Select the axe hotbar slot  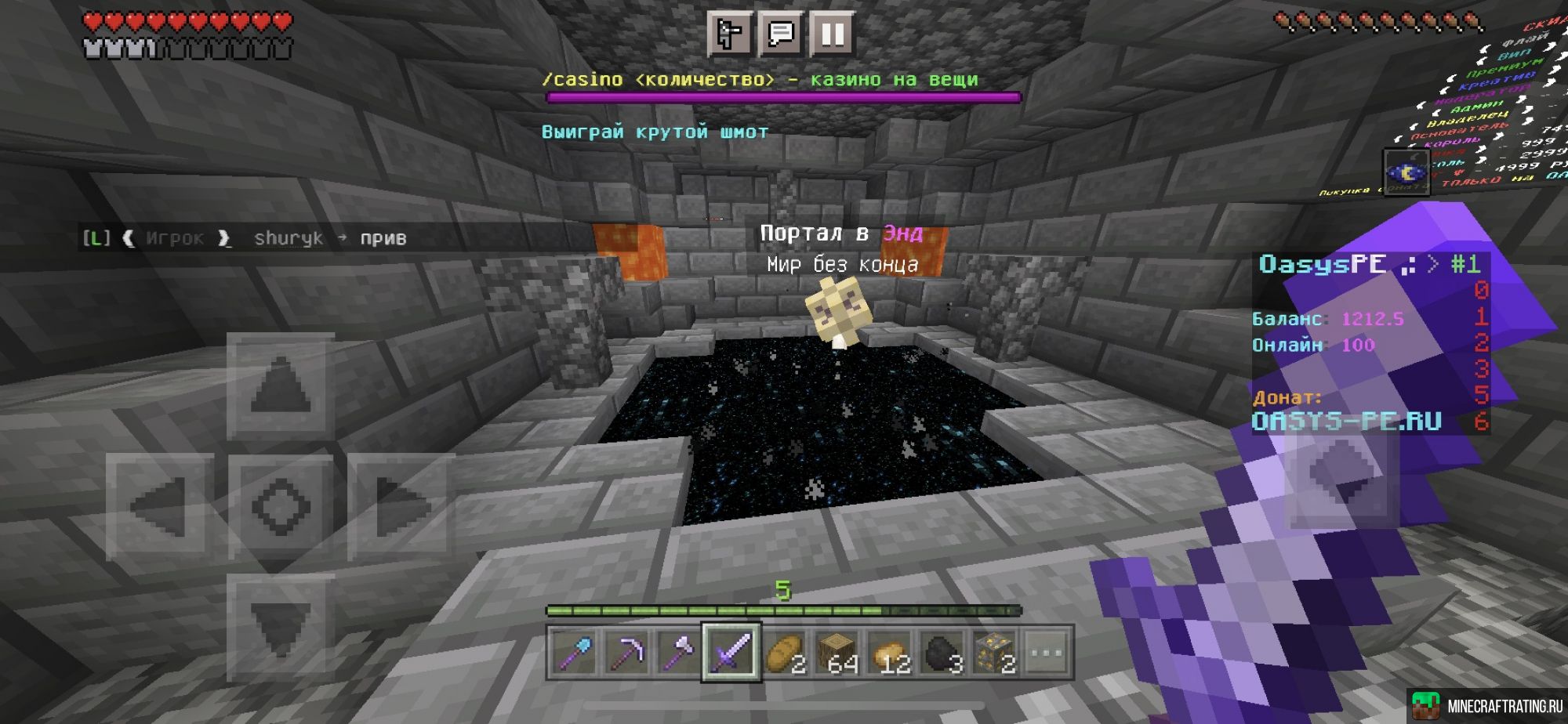(x=679, y=652)
